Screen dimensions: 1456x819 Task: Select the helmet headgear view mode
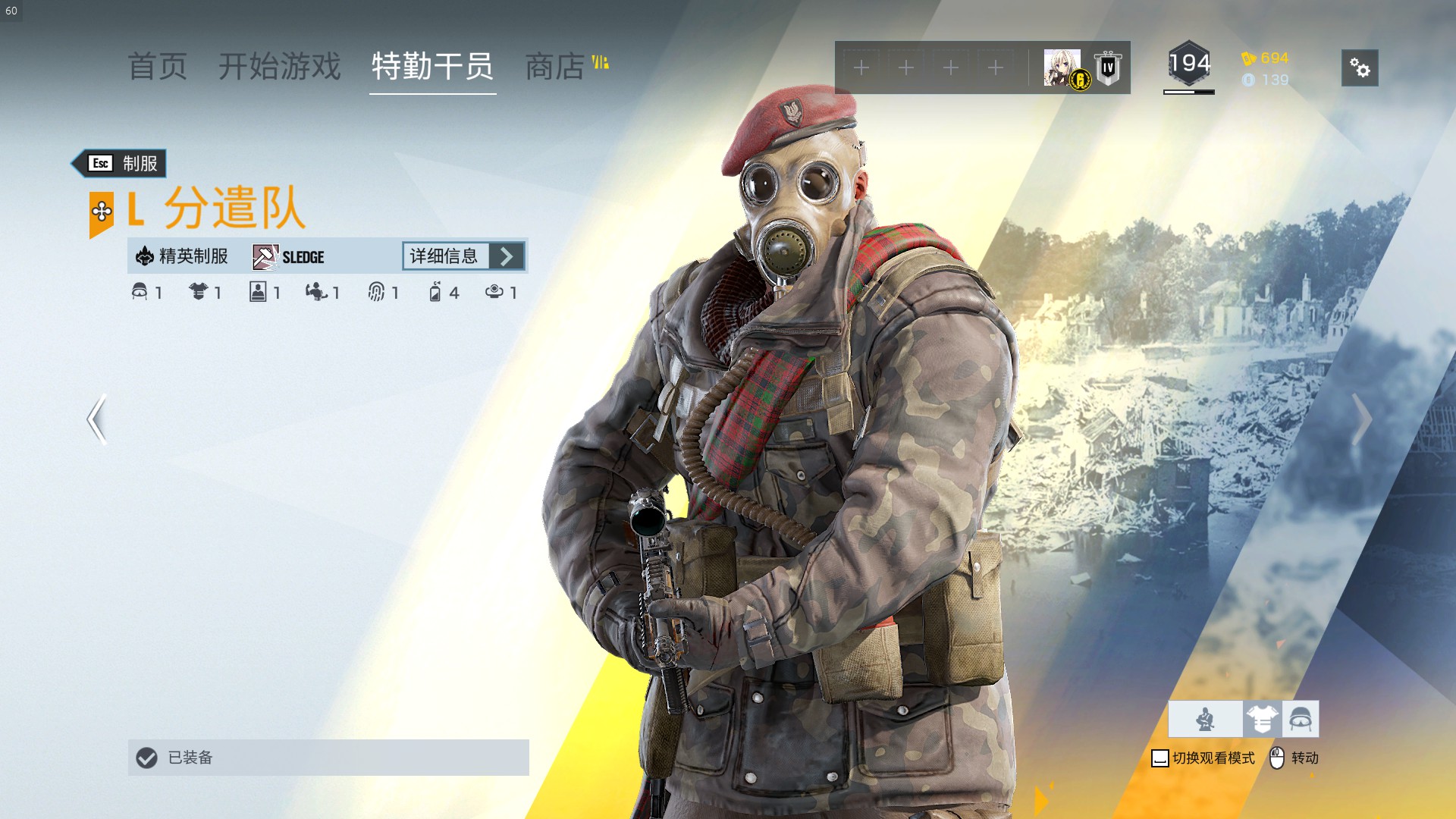click(x=1301, y=719)
